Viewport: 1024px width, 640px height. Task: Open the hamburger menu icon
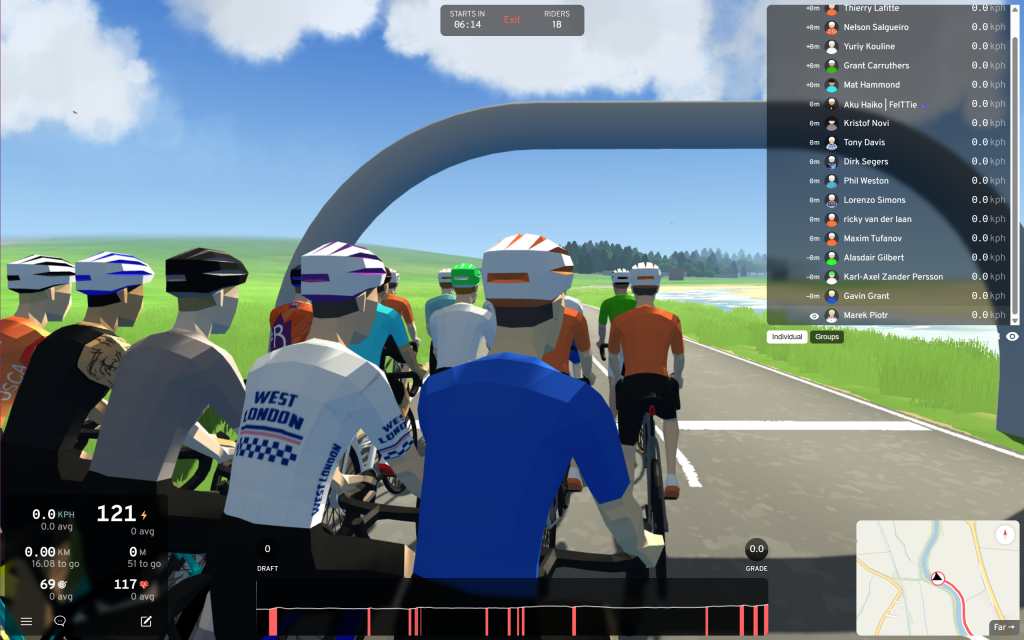[x=26, y=621]
